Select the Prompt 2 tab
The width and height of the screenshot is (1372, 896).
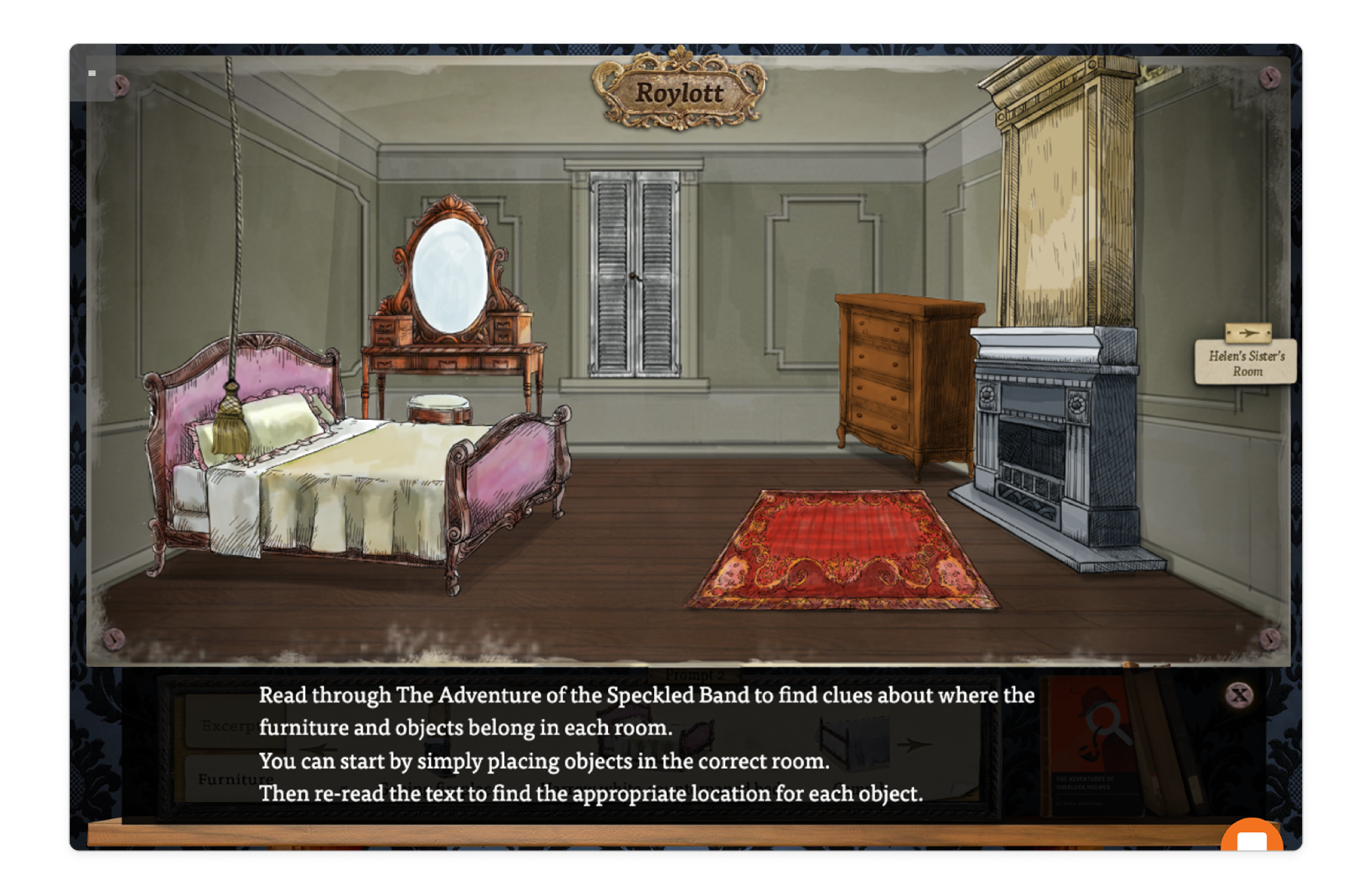tap(695, 675)
